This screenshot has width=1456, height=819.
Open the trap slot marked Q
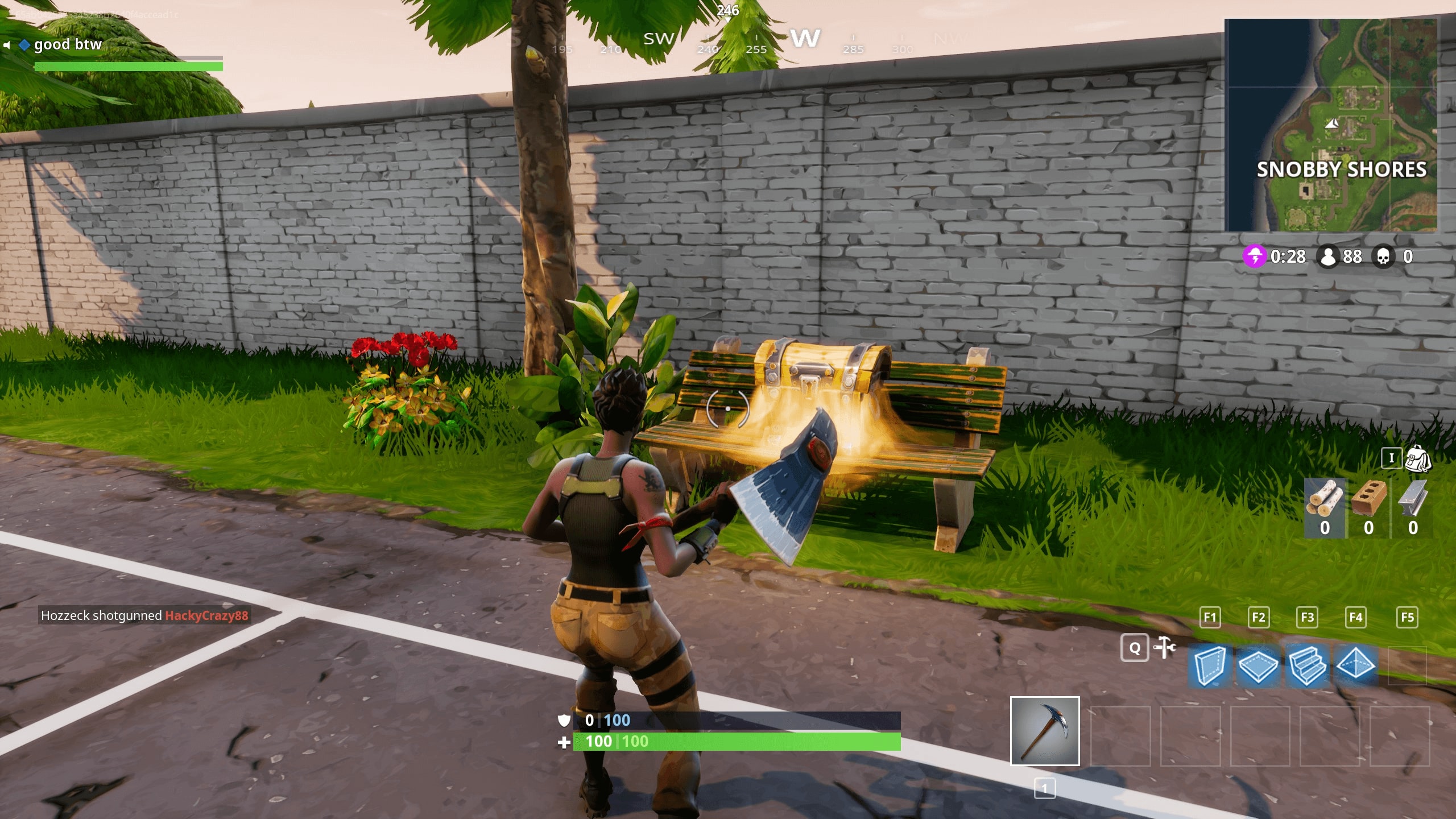pyautogui.click(x=1135, y=648)
